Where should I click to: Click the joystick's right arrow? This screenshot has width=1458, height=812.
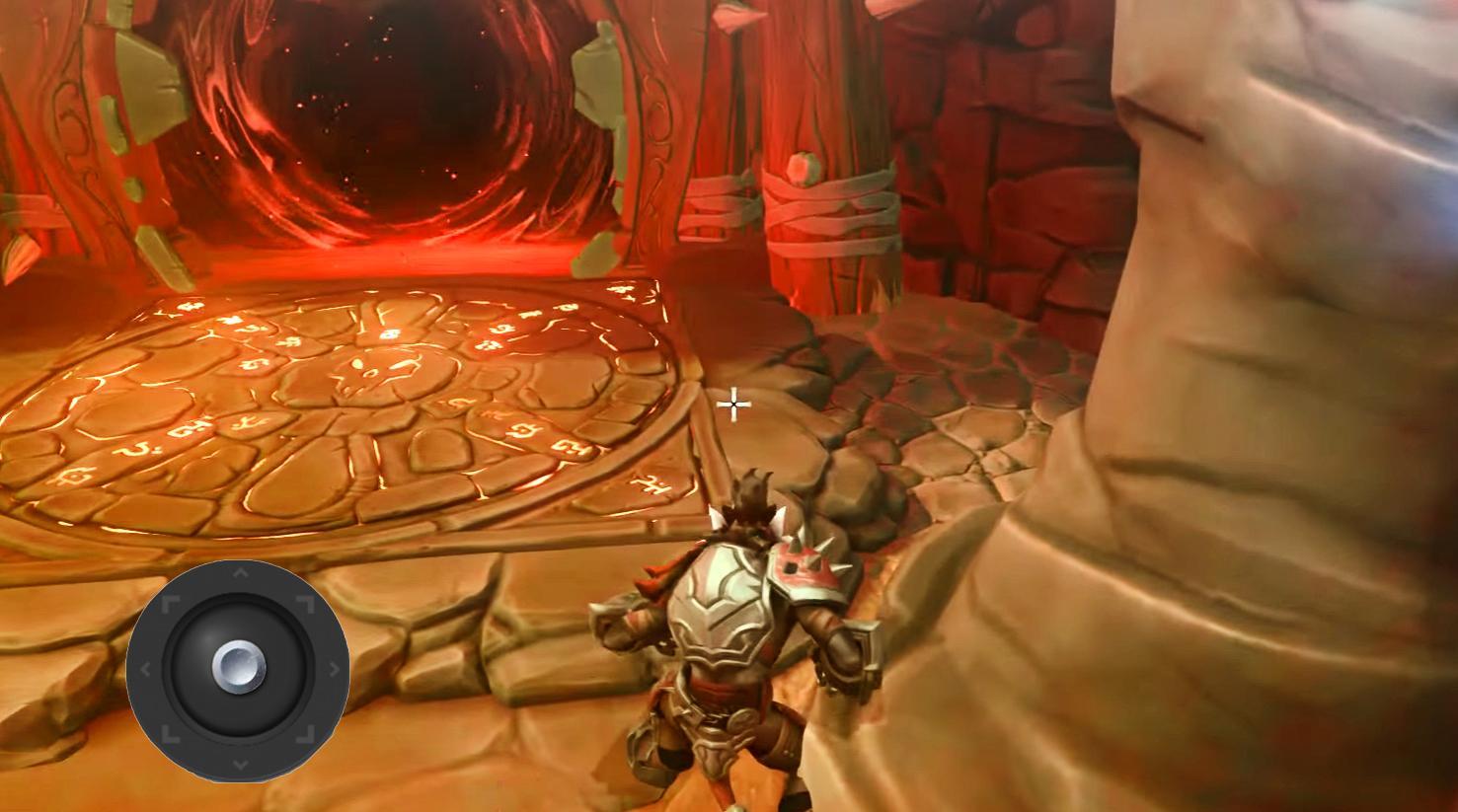(x=334, y=669)
